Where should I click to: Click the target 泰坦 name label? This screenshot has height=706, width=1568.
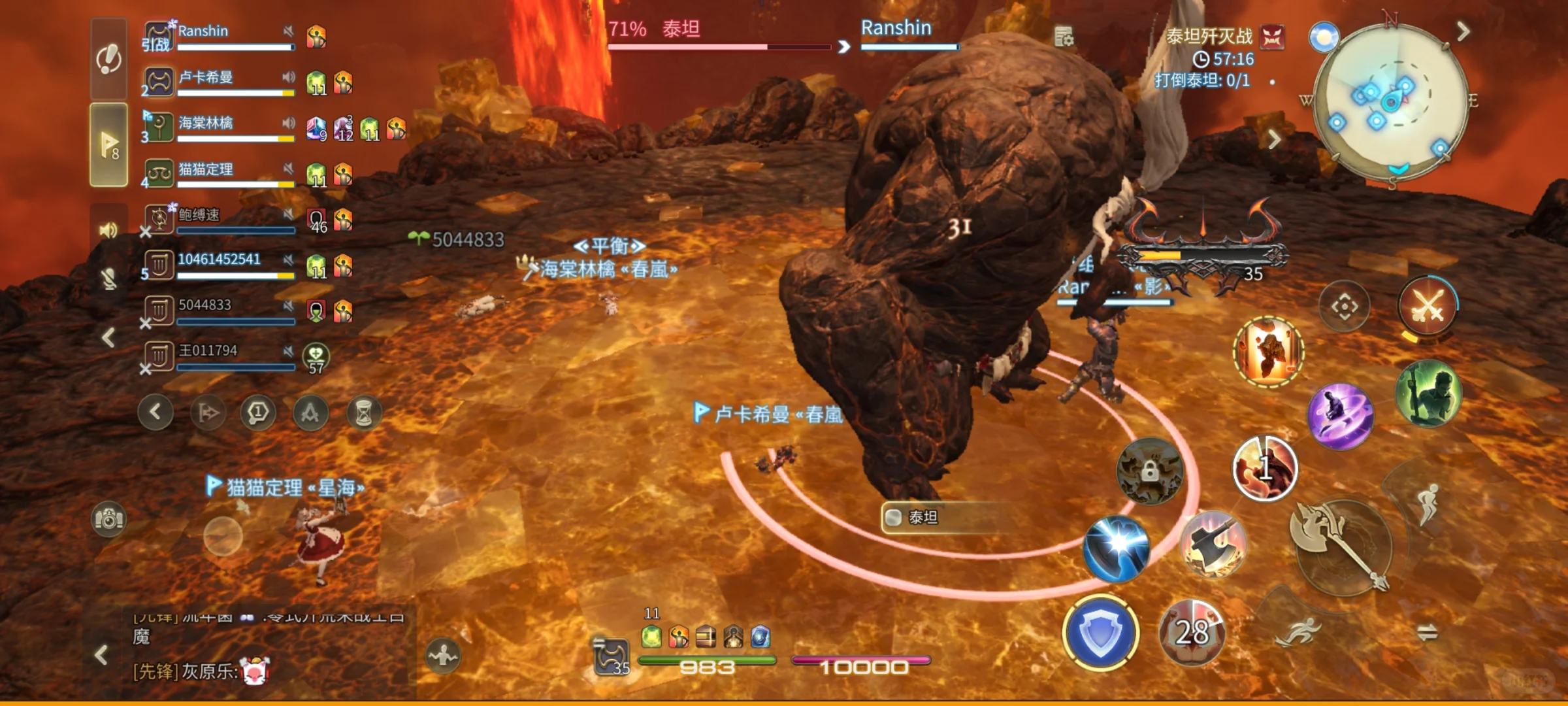[x=923, y=518]
